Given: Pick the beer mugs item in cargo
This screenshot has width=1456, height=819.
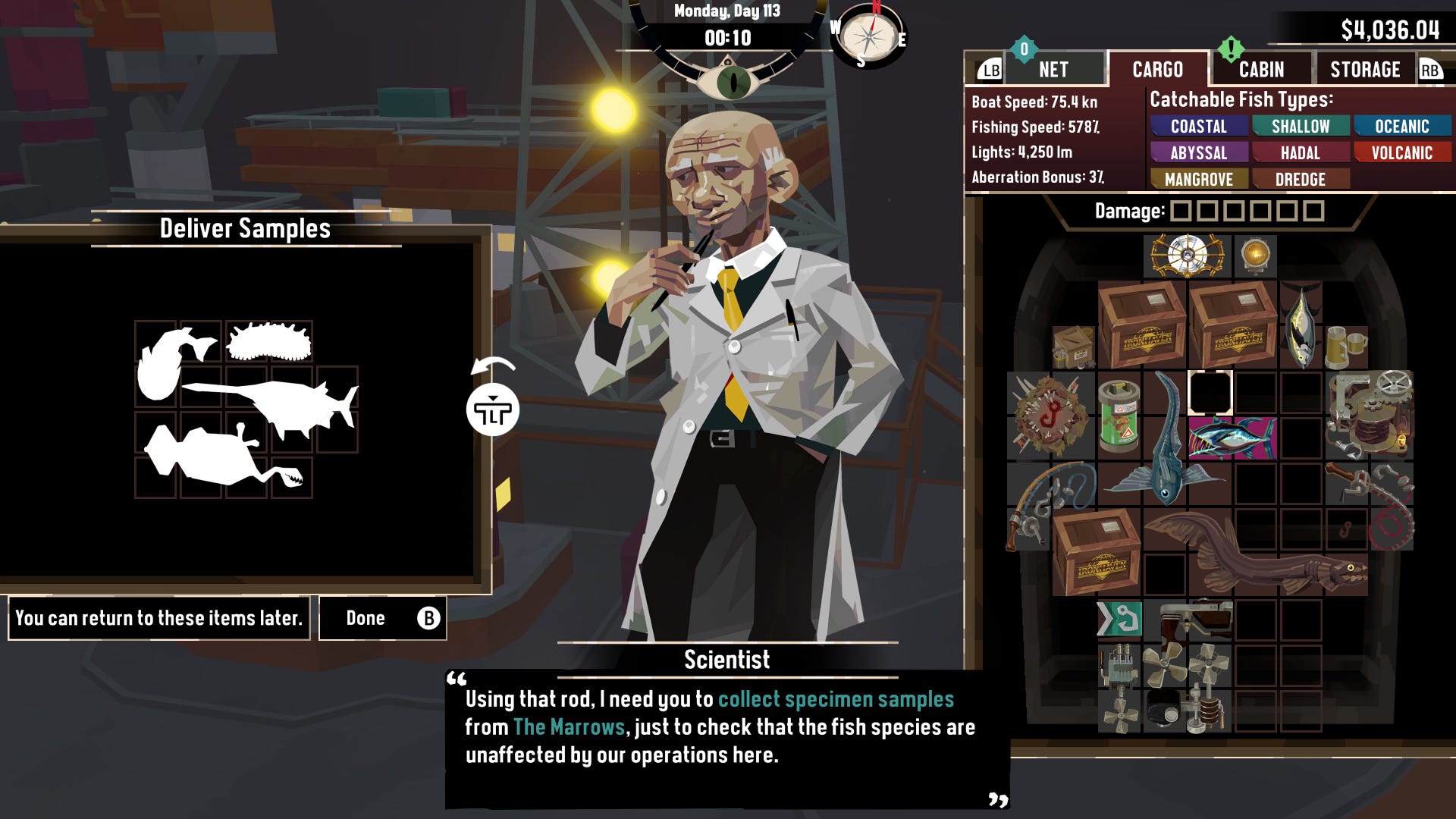Looking at the screenshot, I should click(x=1346, y=347).
